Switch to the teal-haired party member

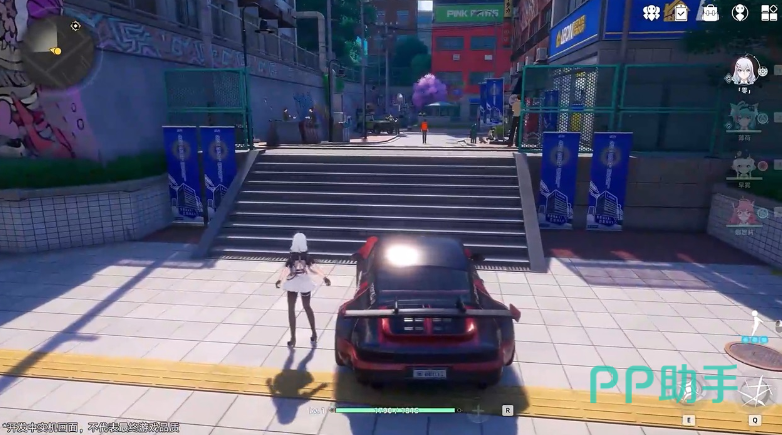pos(744,117)
